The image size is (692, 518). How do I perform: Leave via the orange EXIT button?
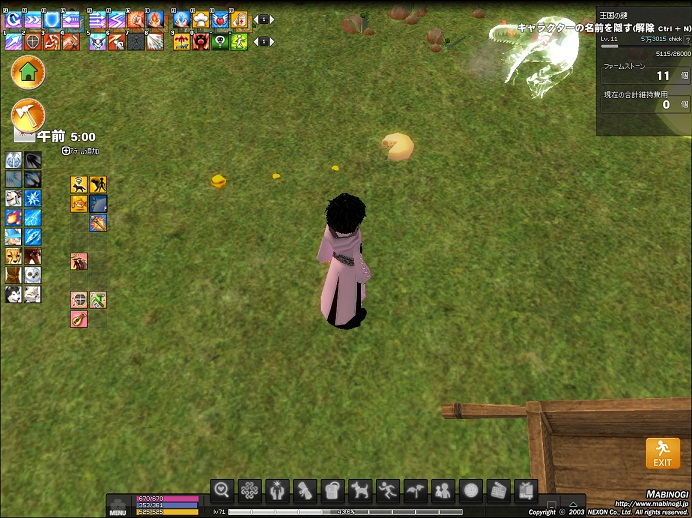[x=662, y=453]
